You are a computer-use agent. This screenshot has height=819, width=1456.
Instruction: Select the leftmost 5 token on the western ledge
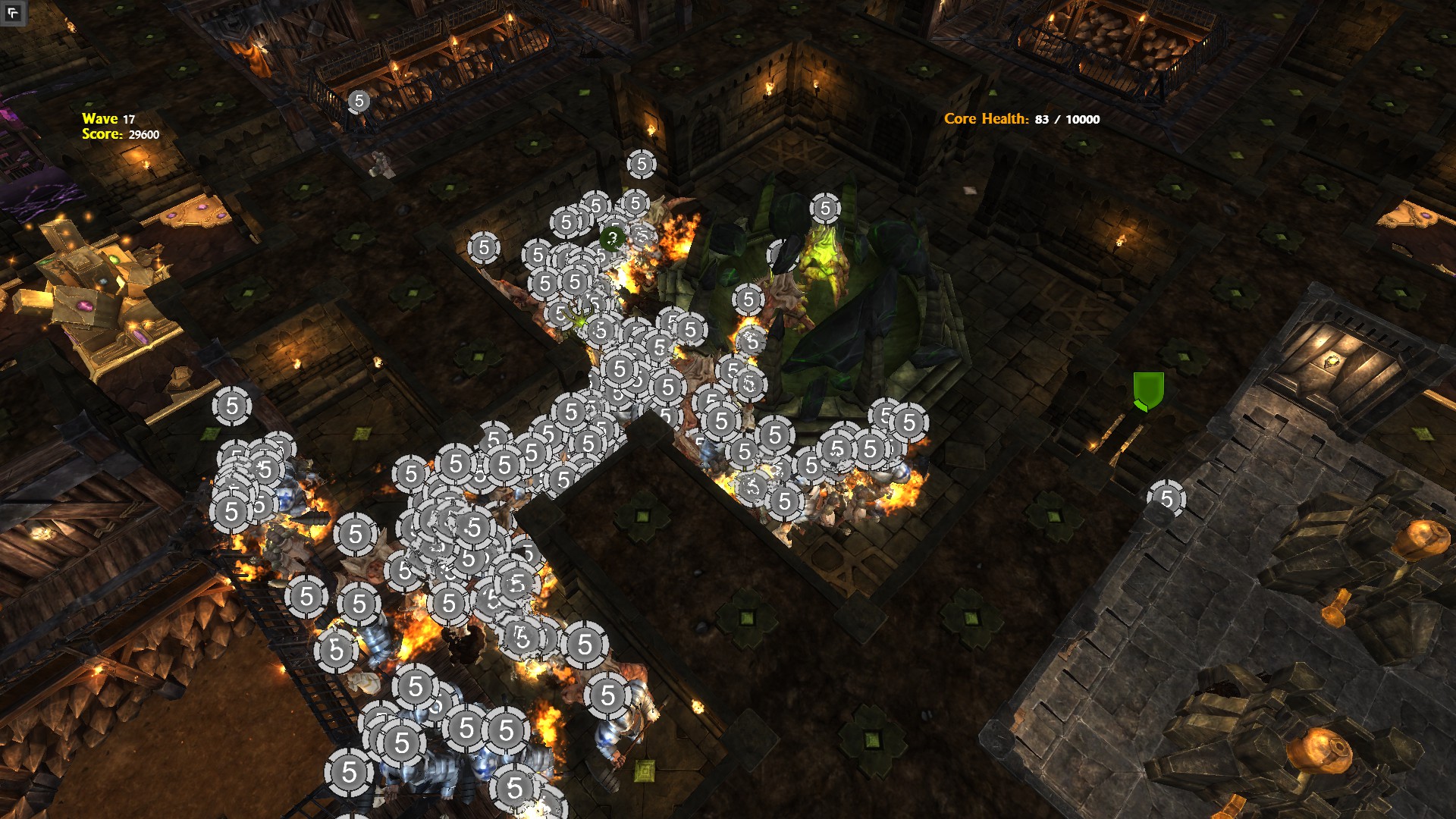[230, 404]
